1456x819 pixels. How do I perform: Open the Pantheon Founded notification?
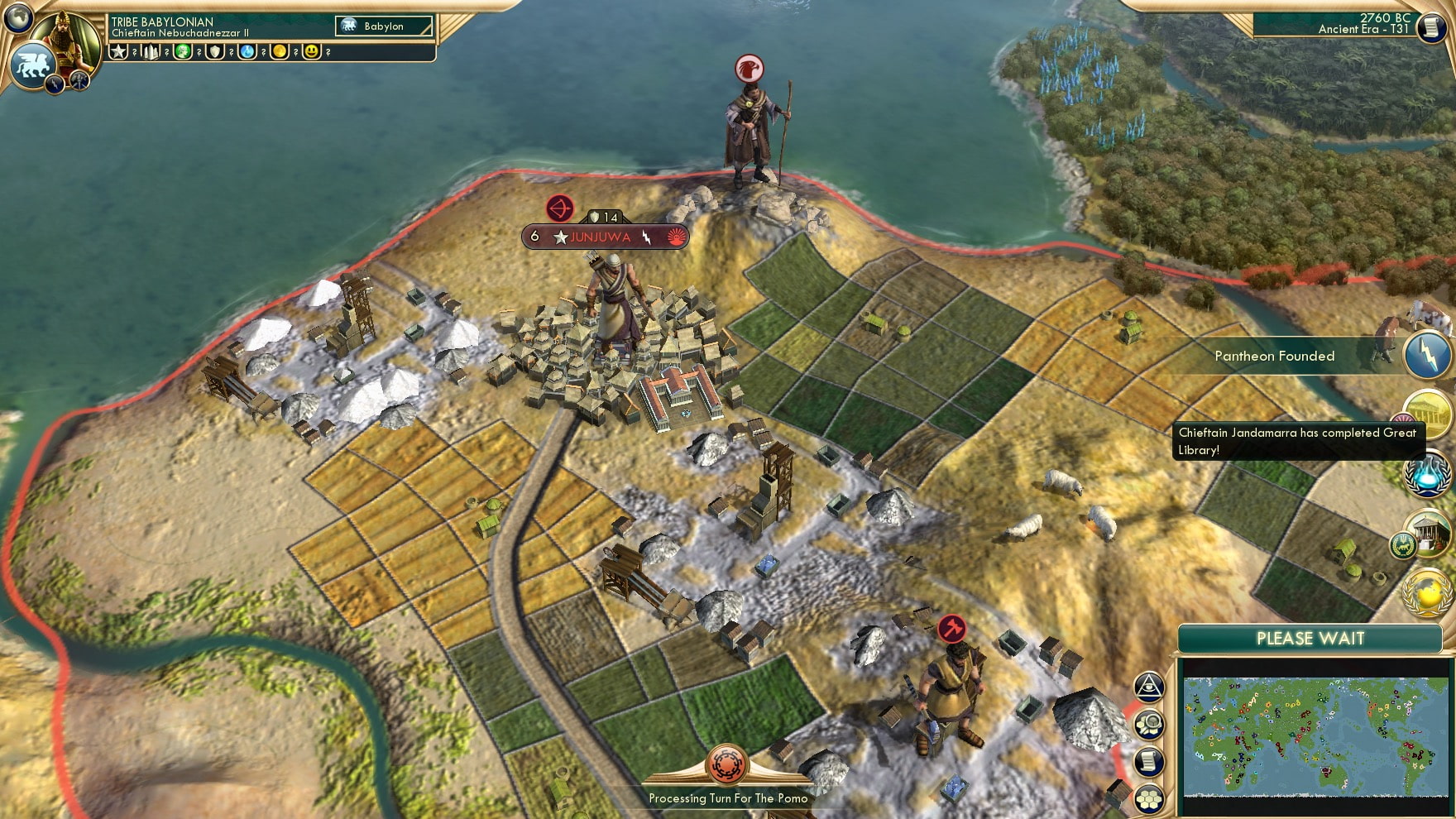[x=1274, y=356]
